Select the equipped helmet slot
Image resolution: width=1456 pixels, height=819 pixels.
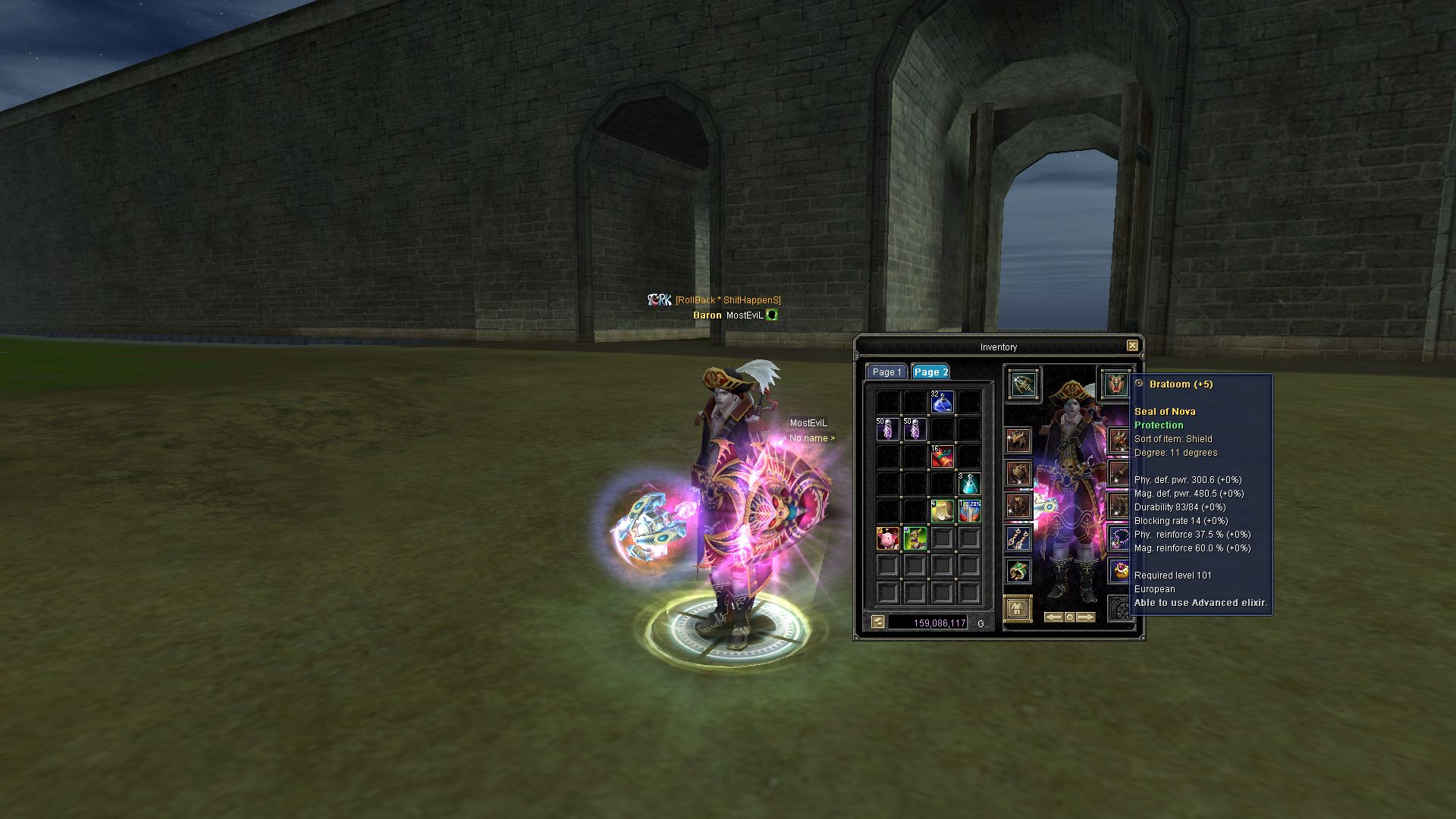(1018, 441)
